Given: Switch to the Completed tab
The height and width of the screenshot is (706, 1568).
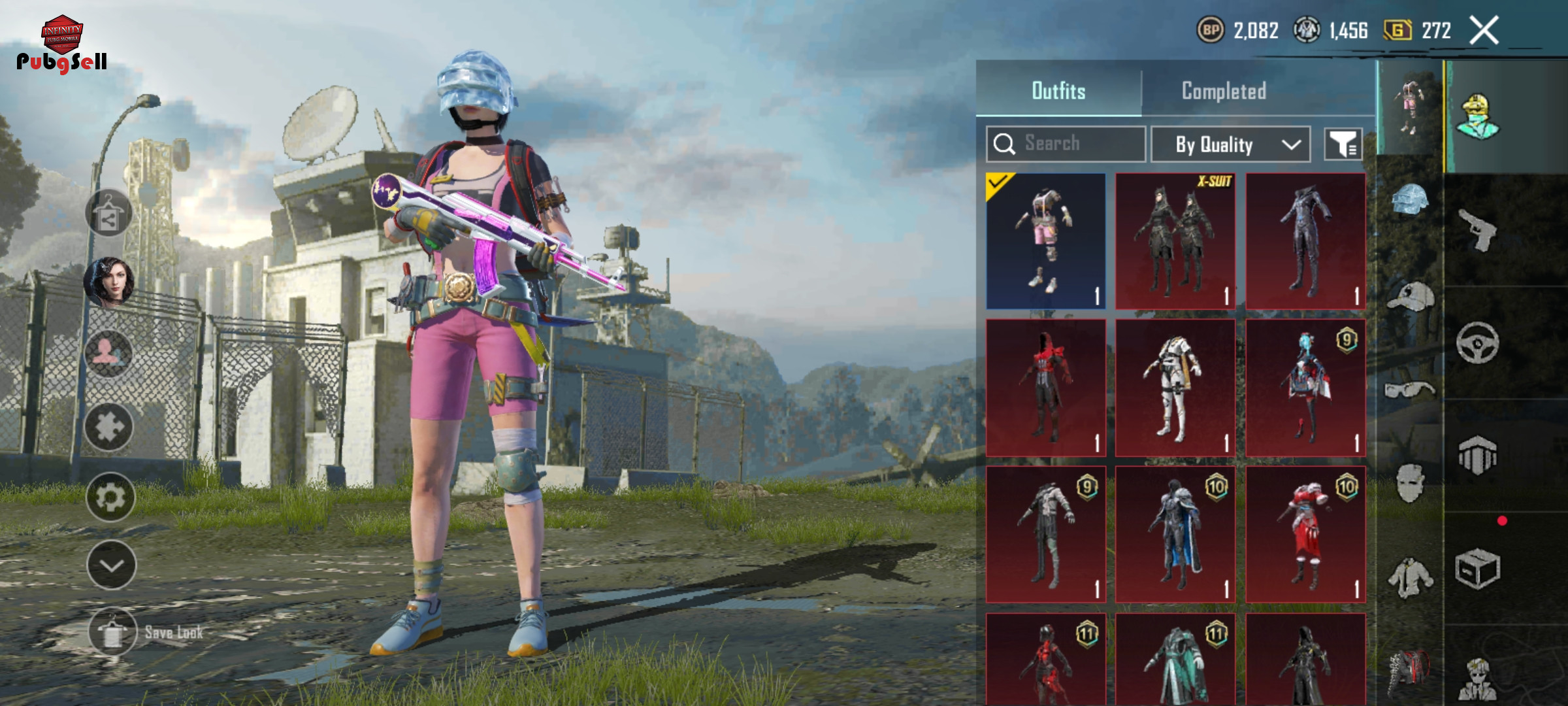Looking at the screenshot, I should [1224, 91].
